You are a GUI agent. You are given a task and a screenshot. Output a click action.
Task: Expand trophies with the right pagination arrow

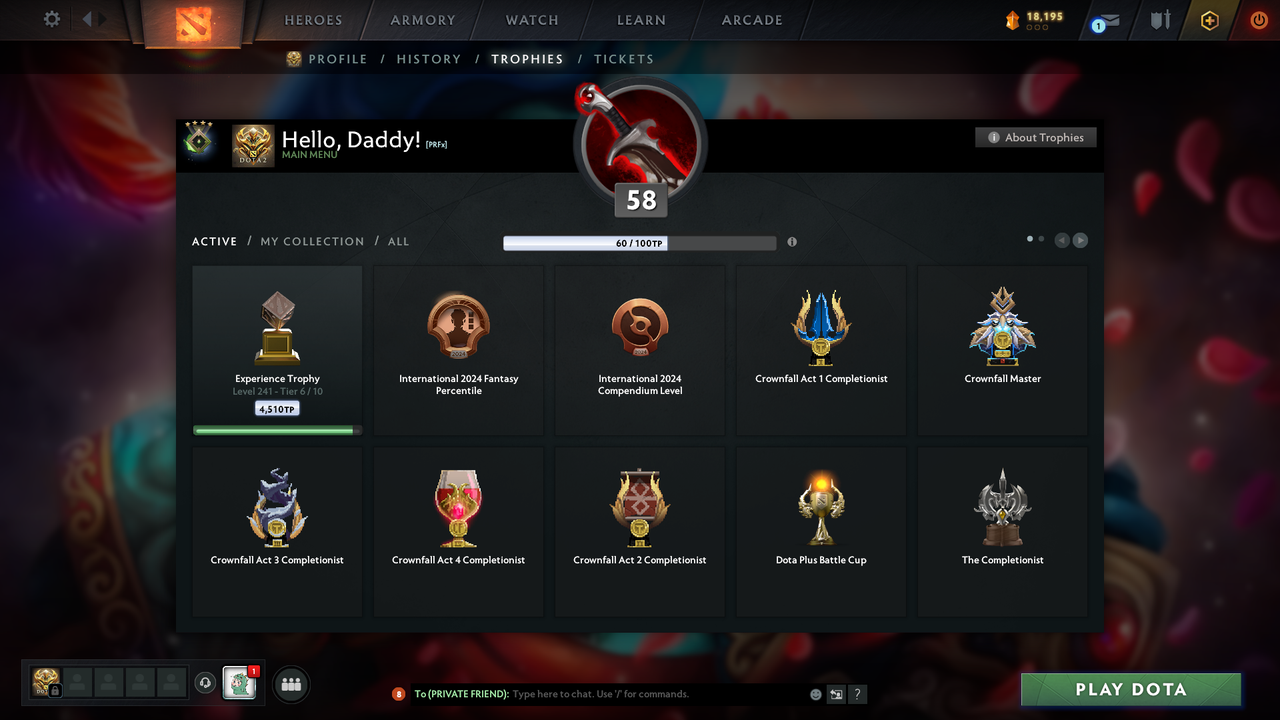coord(1081,240)
